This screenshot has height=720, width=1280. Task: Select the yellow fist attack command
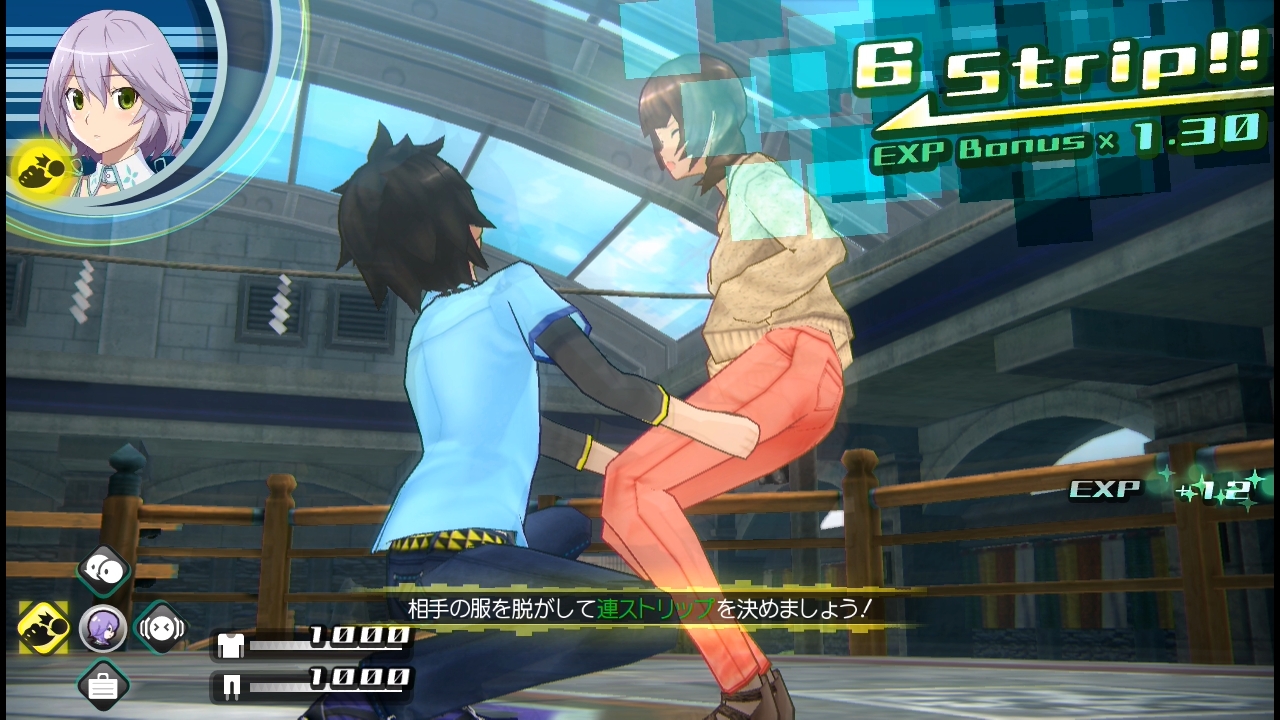[44, 627]
